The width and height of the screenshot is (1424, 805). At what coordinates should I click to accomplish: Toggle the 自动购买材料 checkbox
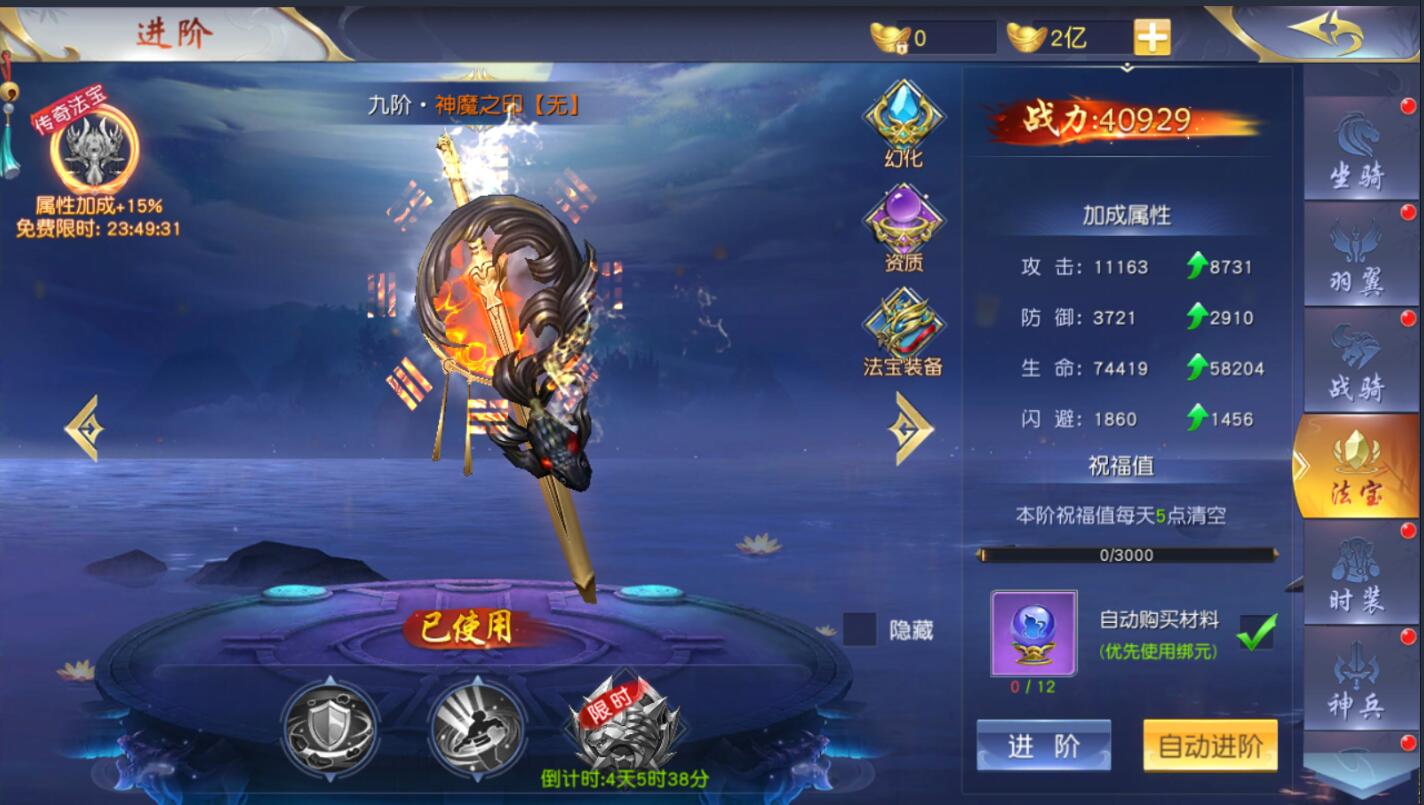pyautogui.click(x=1256, y=632)
